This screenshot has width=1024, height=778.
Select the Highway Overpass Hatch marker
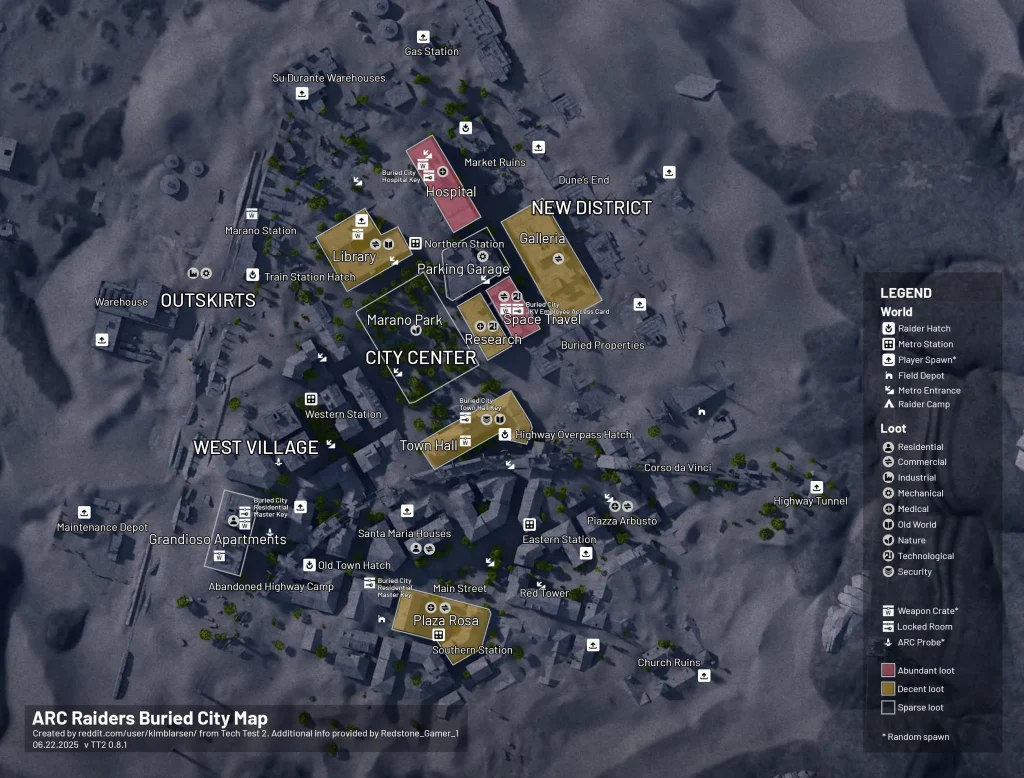(505, 435)
